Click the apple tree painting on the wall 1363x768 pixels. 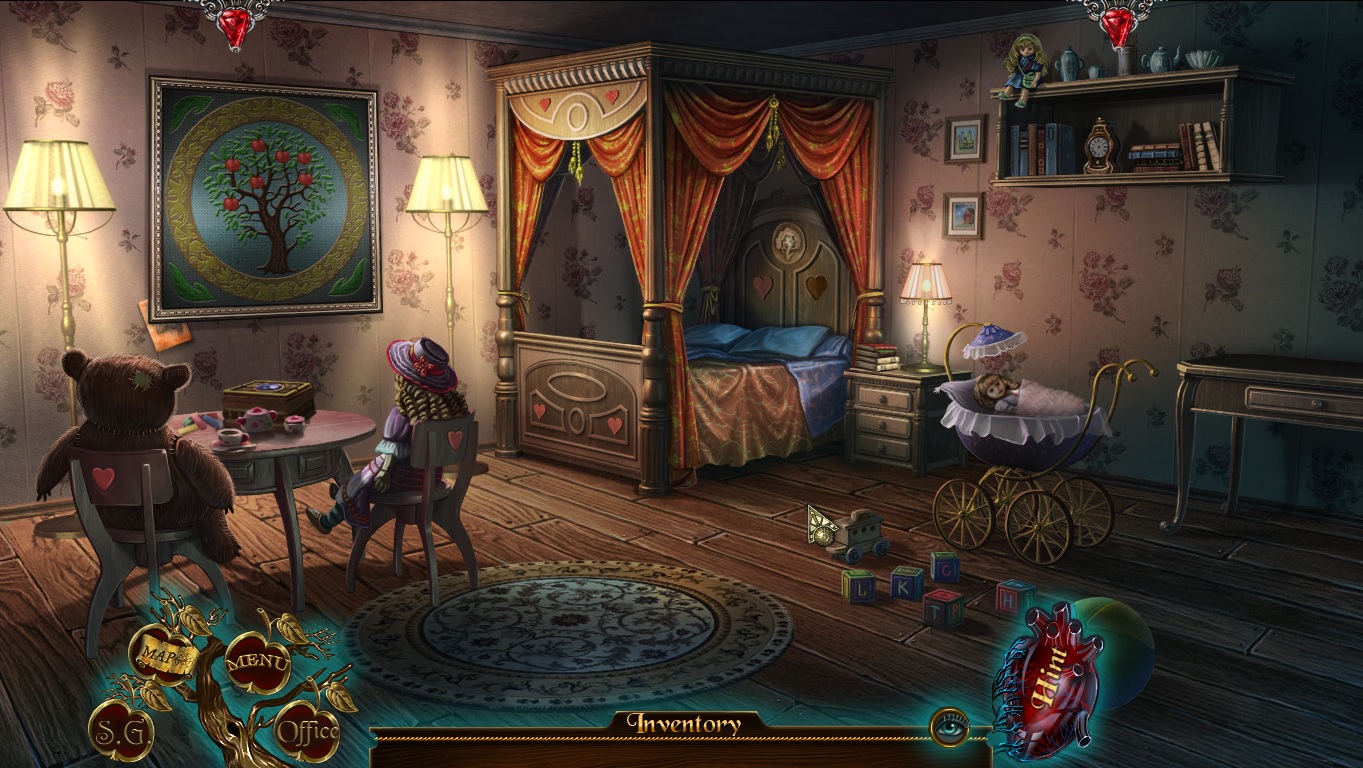tap(265, 195)
